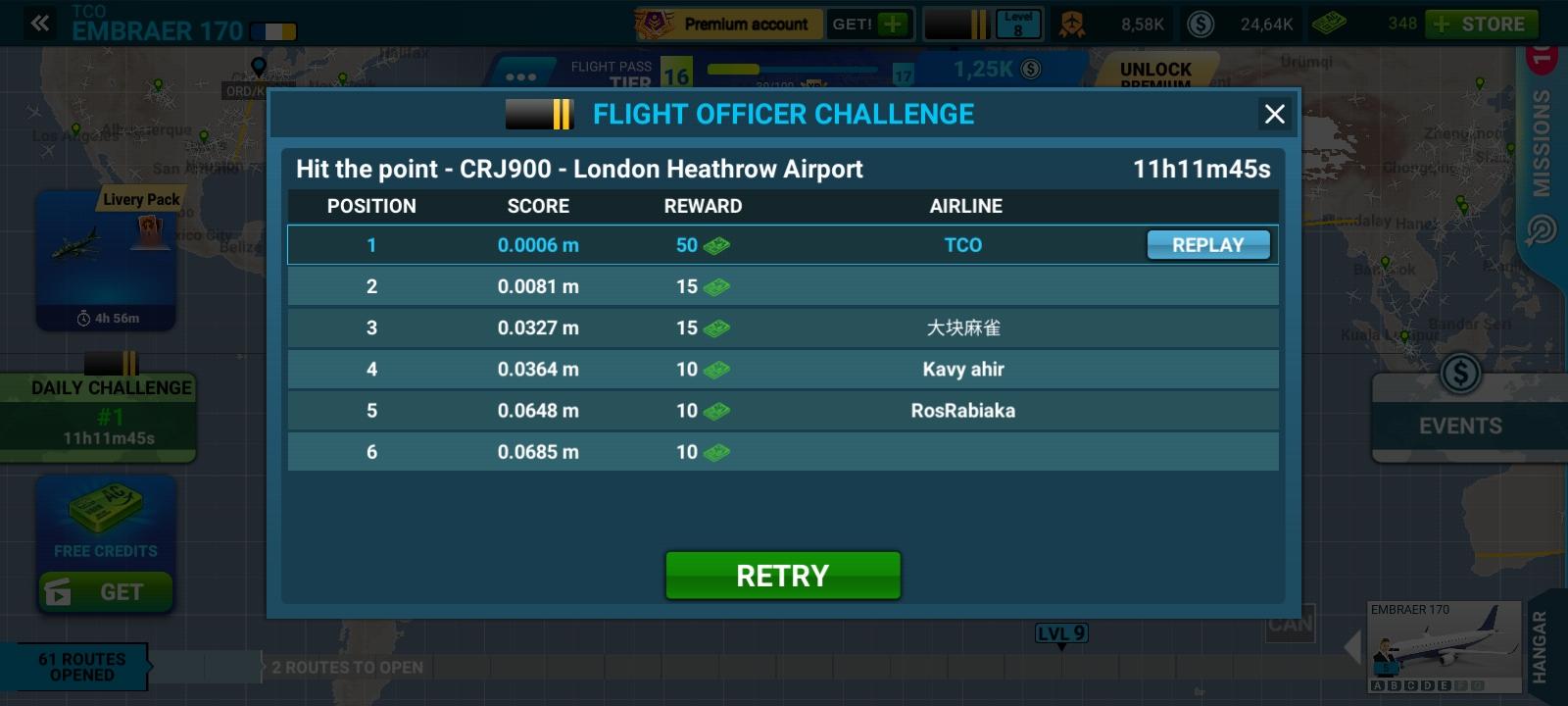Click the cash reward icon beside the 50

pyautogui.click(x=714, y=245)
